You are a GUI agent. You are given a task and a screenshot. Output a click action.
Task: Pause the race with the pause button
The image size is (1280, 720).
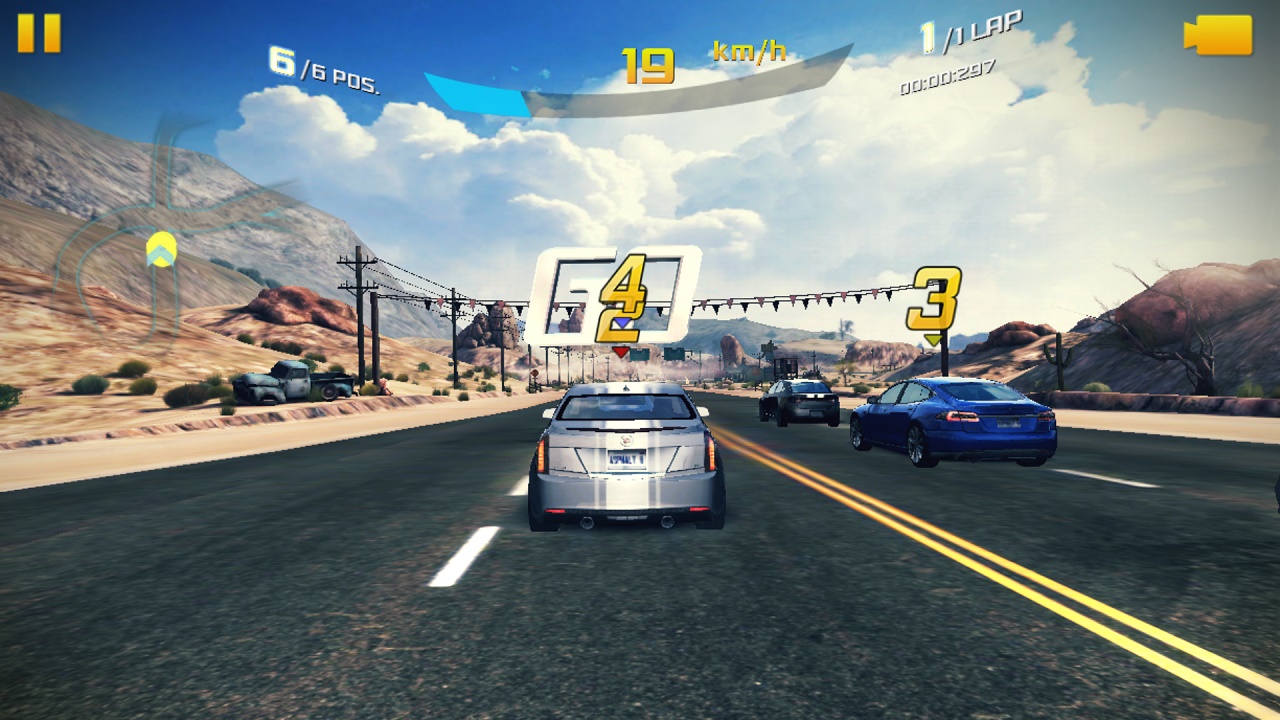tap(39, 33)
